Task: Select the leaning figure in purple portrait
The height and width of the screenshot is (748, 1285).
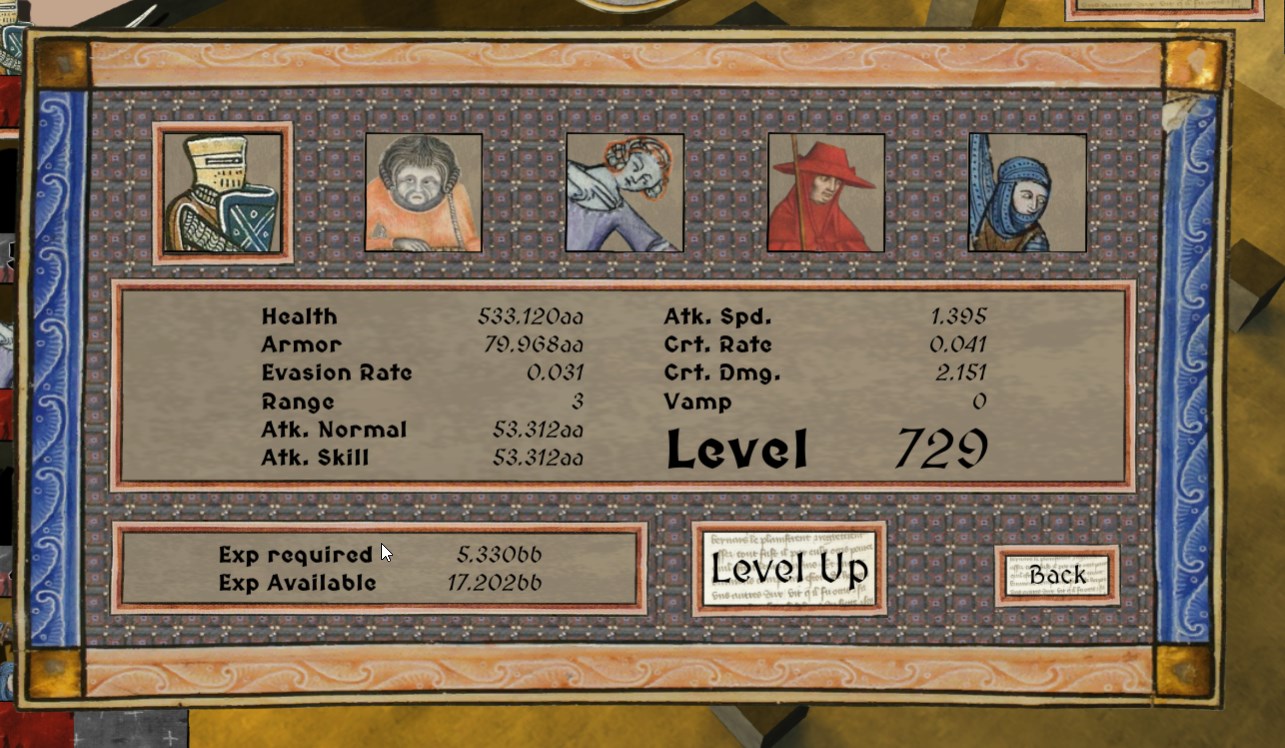Action: pos(625,193)
